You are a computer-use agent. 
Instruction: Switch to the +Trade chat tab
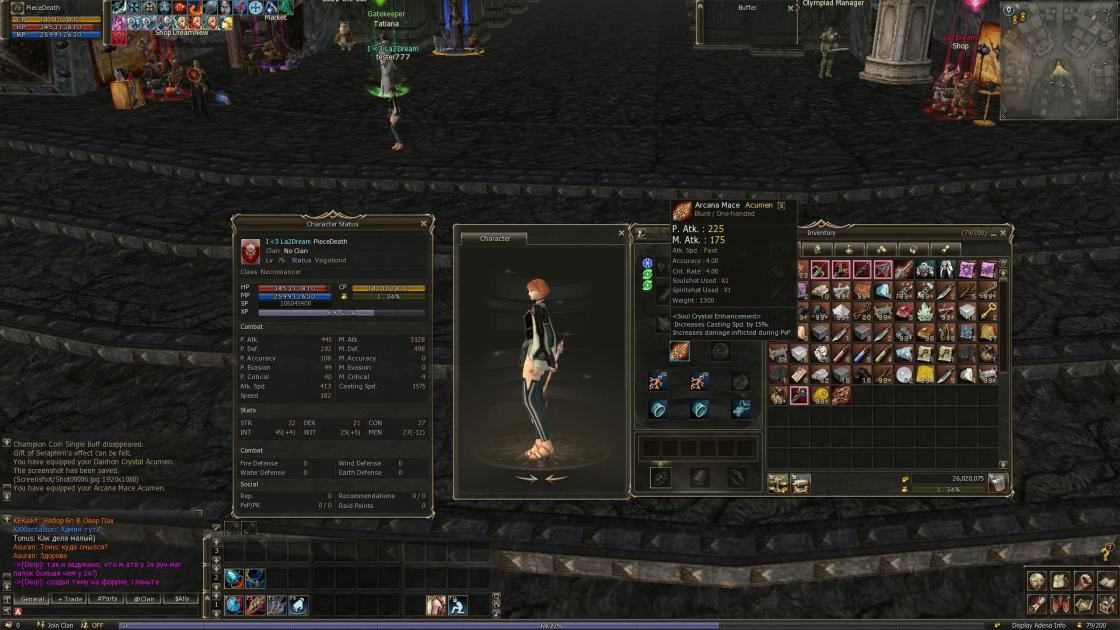pos(70,599)
